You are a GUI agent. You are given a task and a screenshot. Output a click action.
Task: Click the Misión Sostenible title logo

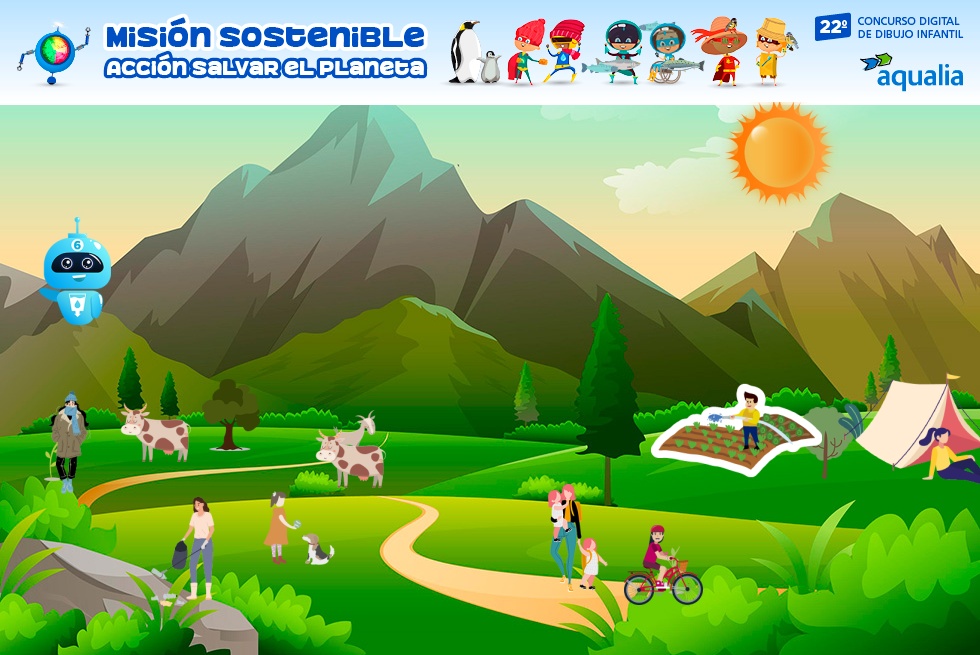point(265,52)
